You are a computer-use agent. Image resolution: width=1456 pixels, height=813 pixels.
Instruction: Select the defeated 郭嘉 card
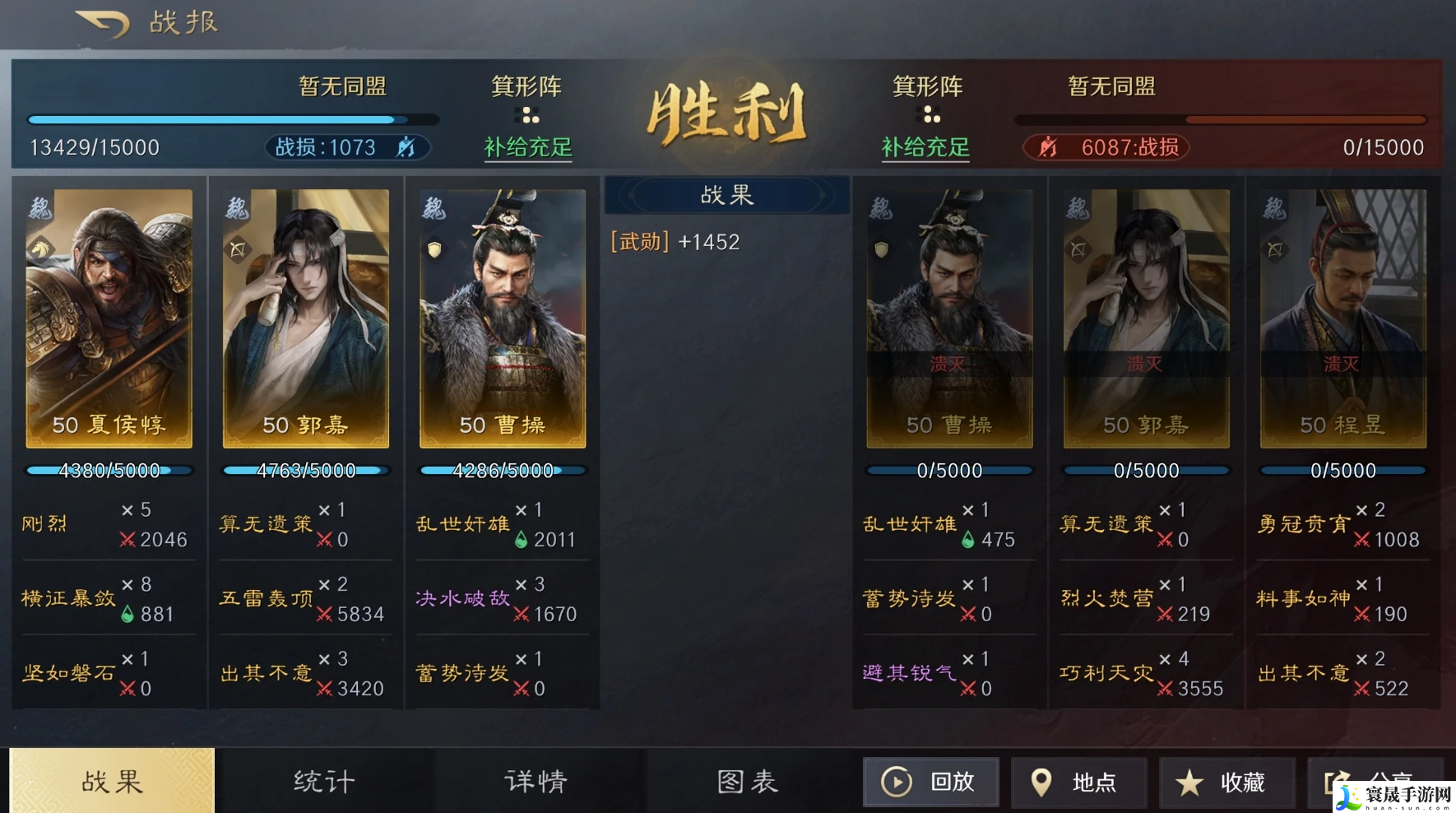pos(1146,318)
